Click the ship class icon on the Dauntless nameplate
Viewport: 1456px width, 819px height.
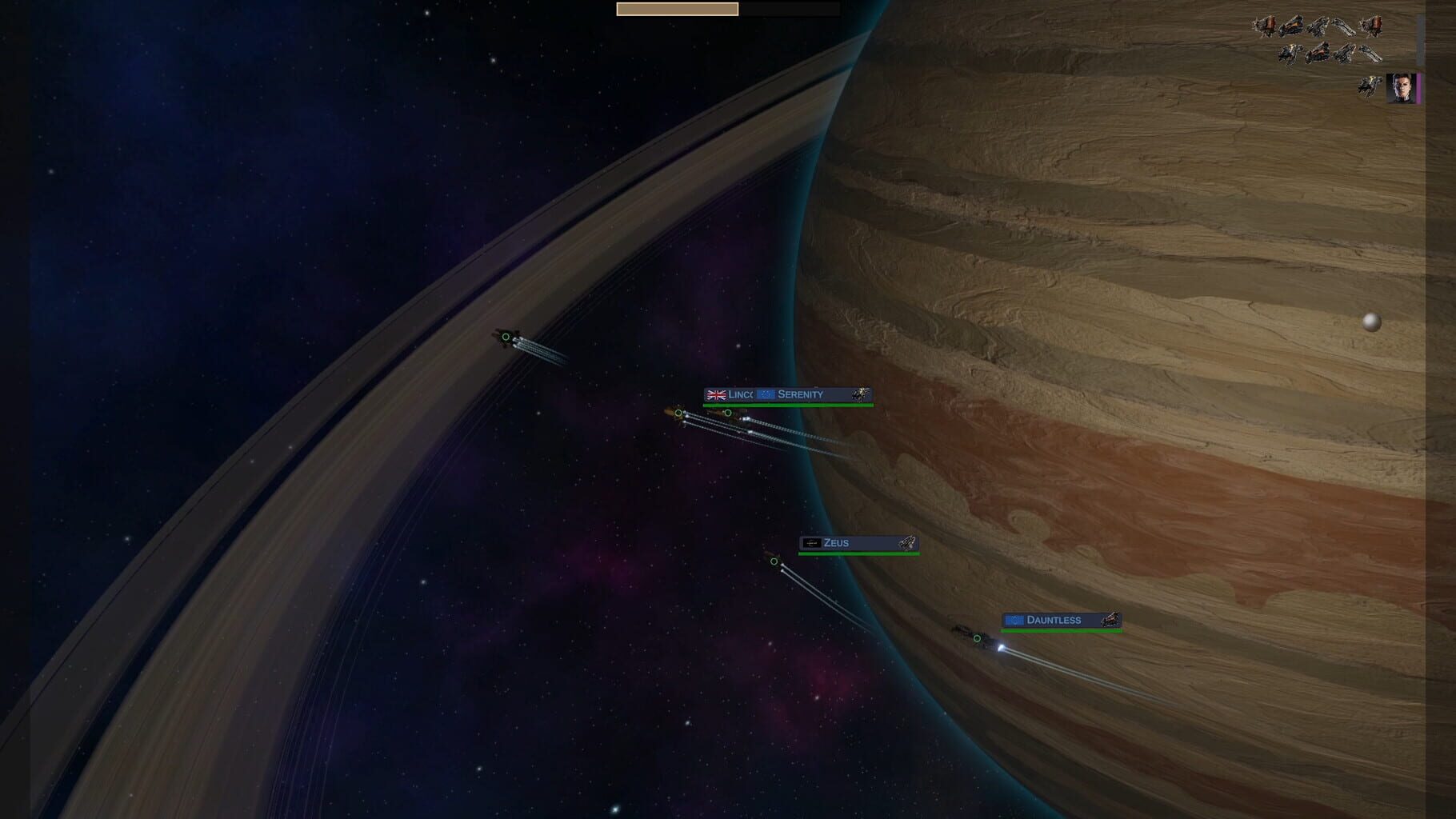point(1110,620)
